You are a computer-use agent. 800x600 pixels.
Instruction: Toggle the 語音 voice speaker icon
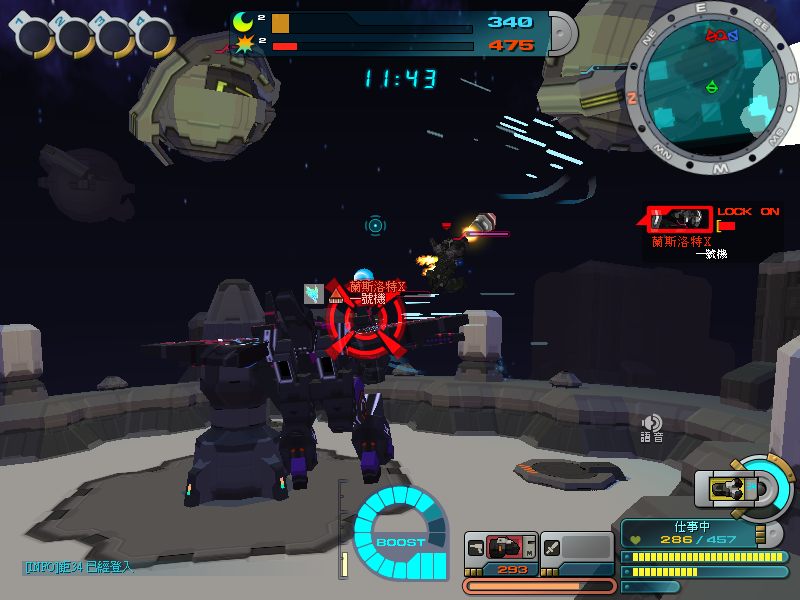click(x=652, y=424)
